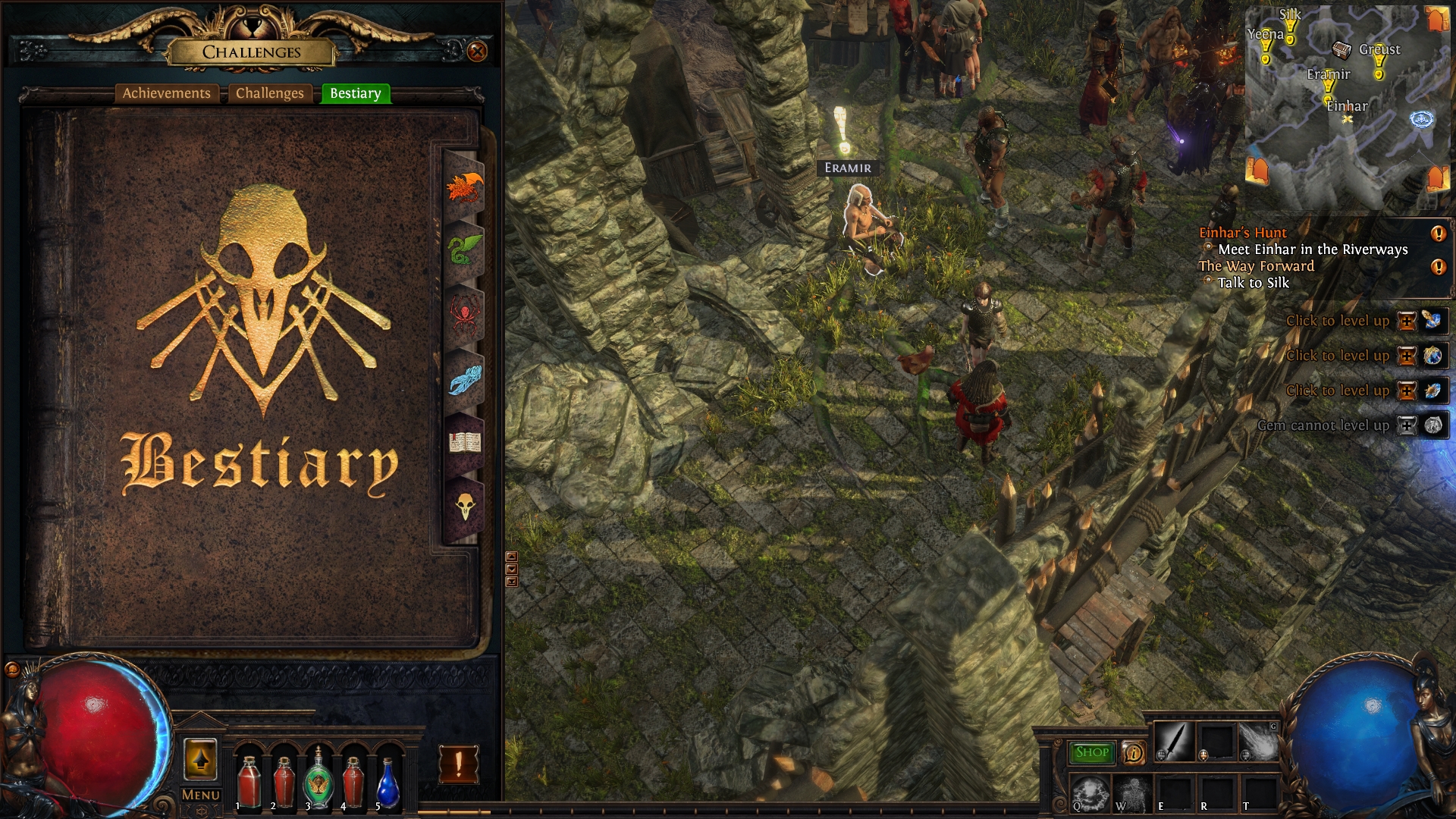Open the orange beast bookmark
1456x819 pixels.
[464, 187]
